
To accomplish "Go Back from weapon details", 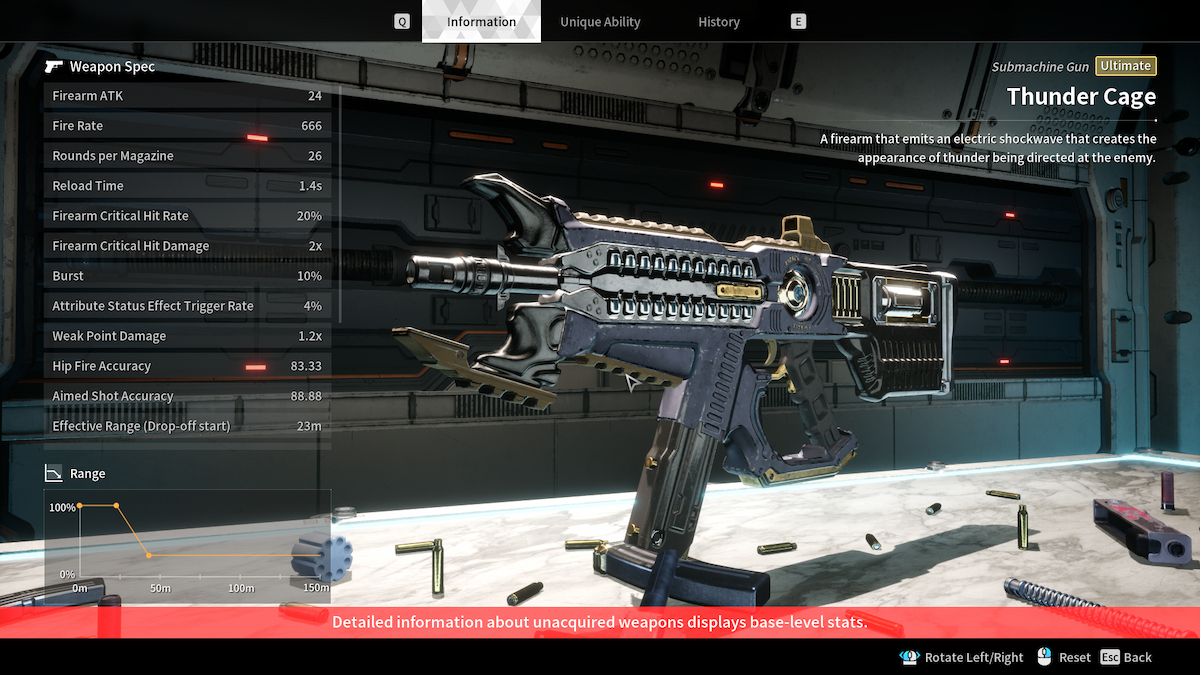I will 1126,657.
